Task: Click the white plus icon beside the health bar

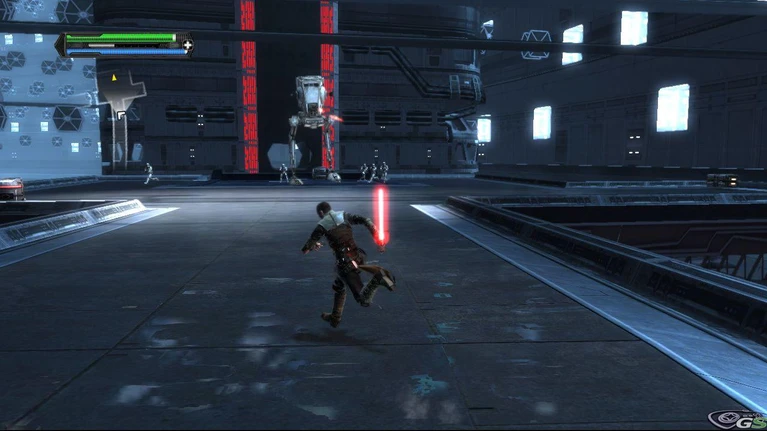Action: 187,45
